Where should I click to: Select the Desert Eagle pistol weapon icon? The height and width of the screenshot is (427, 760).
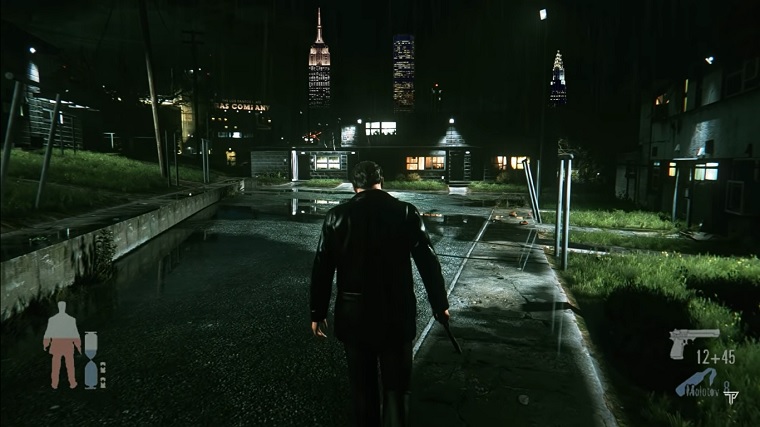[x=693, y=340]
